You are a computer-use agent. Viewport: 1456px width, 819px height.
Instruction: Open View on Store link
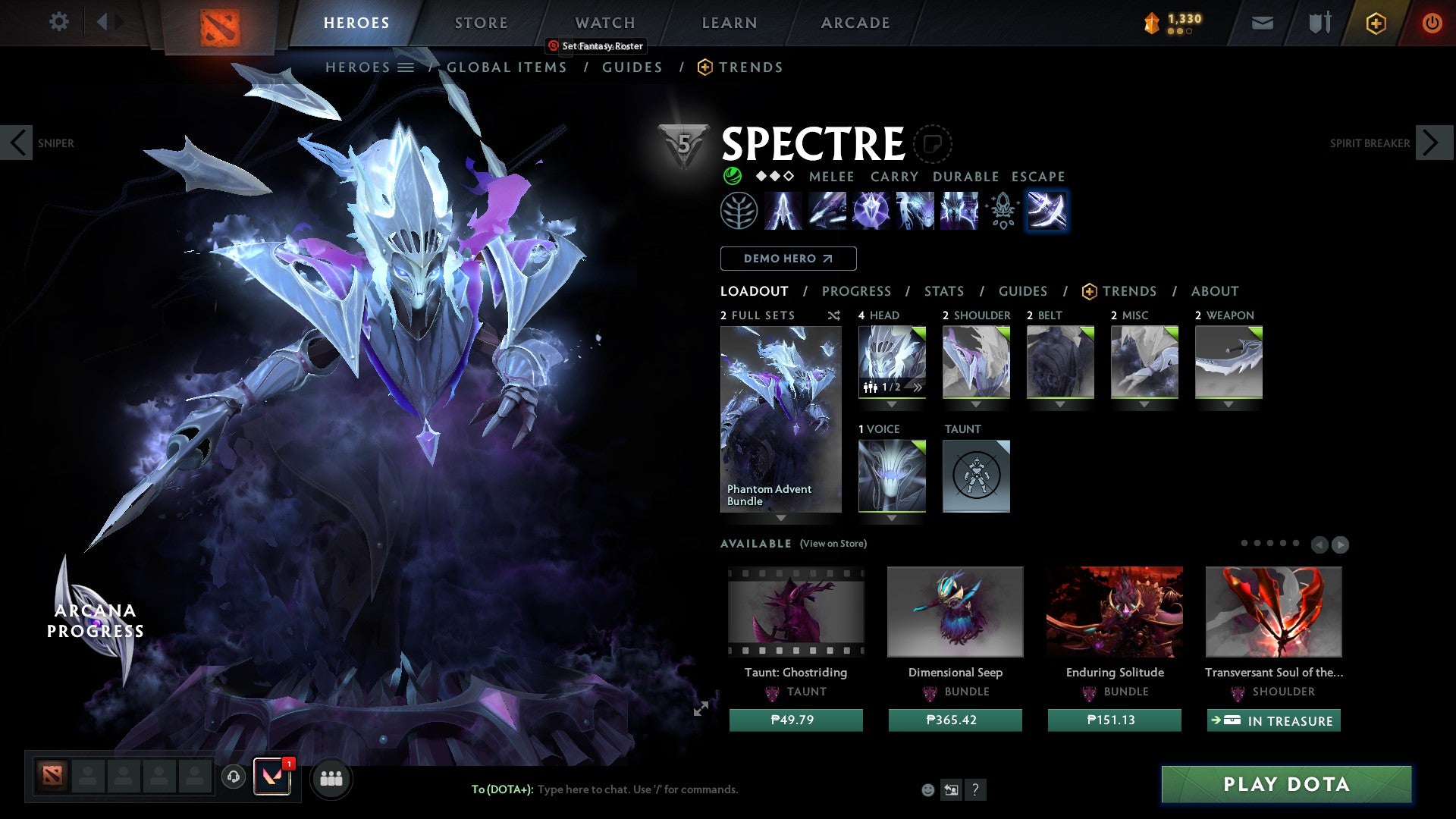(x=832, y=544)
